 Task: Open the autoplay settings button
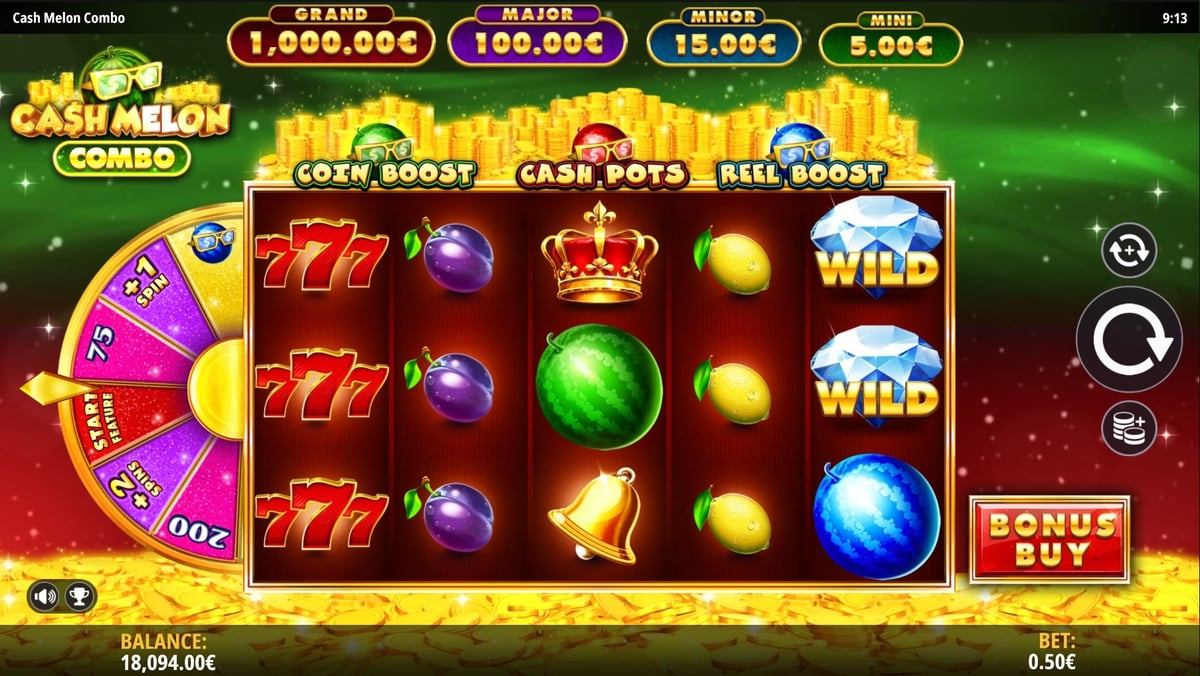coord(1129,250)
